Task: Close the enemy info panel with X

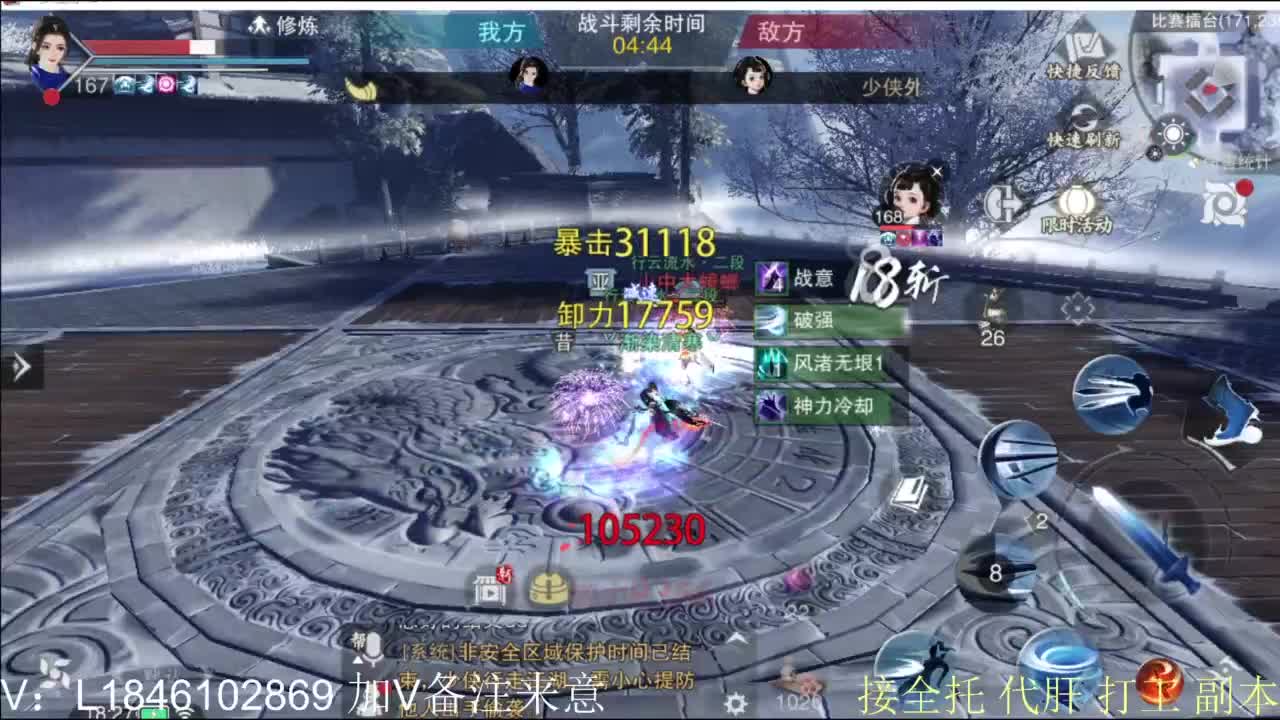Action: (x=937, y=170)
